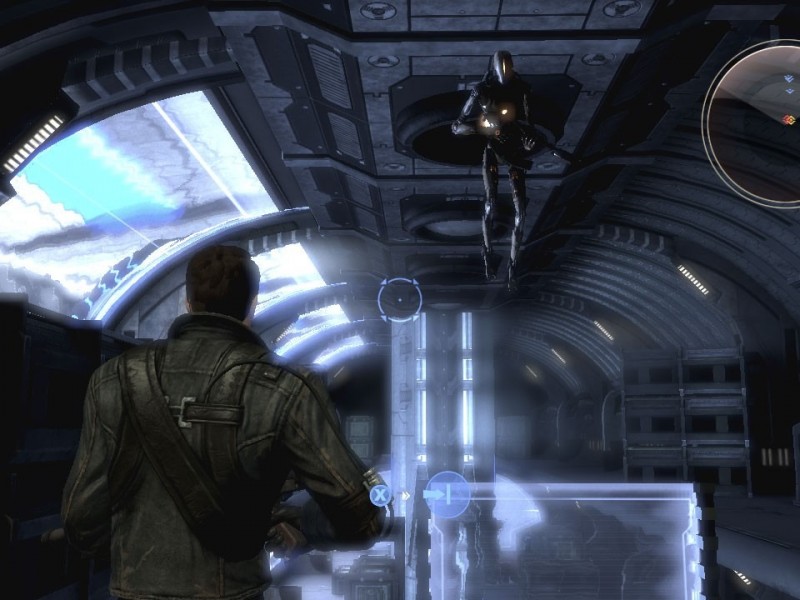Activate the arrow-to-bar action icon

(446, 493)
